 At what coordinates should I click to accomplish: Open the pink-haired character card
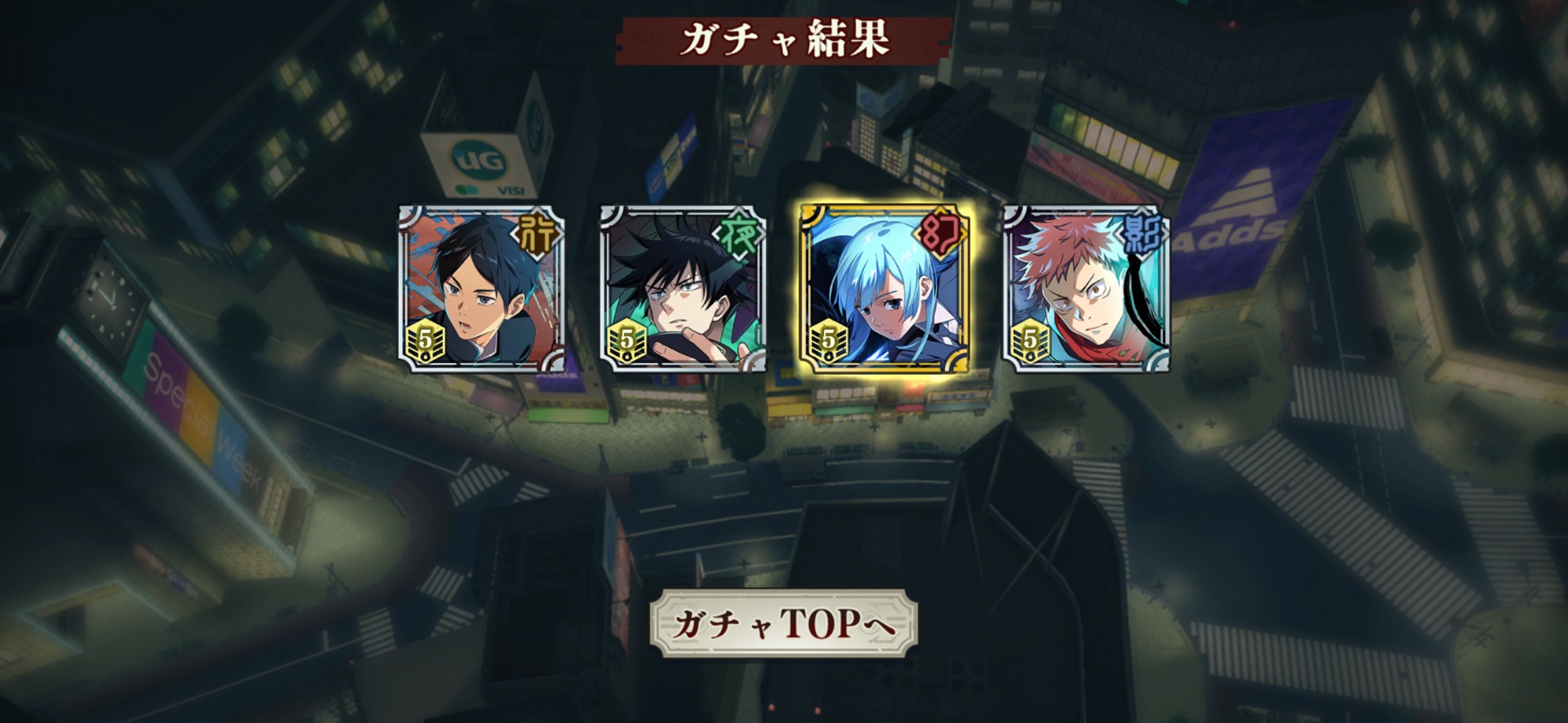[x=1086, y=289]
